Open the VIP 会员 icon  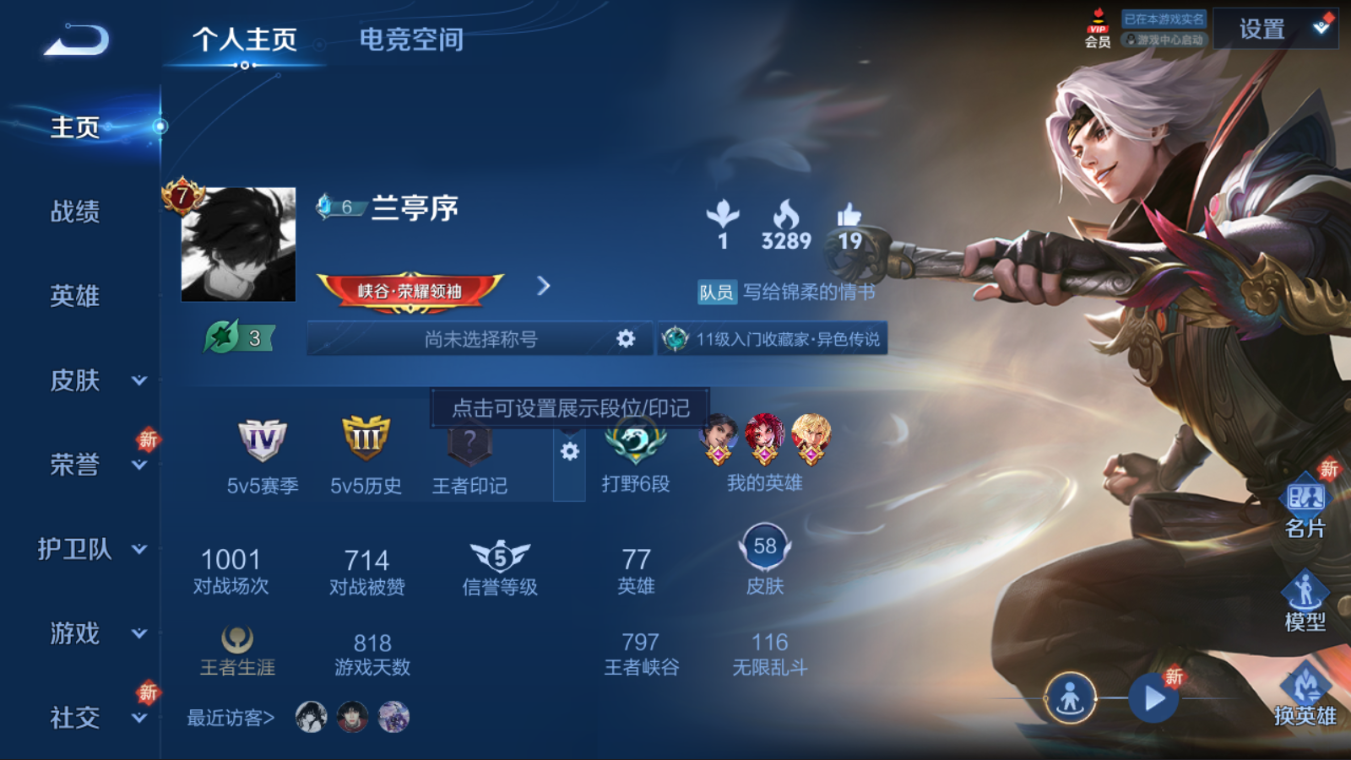(x=1098, y=30)
